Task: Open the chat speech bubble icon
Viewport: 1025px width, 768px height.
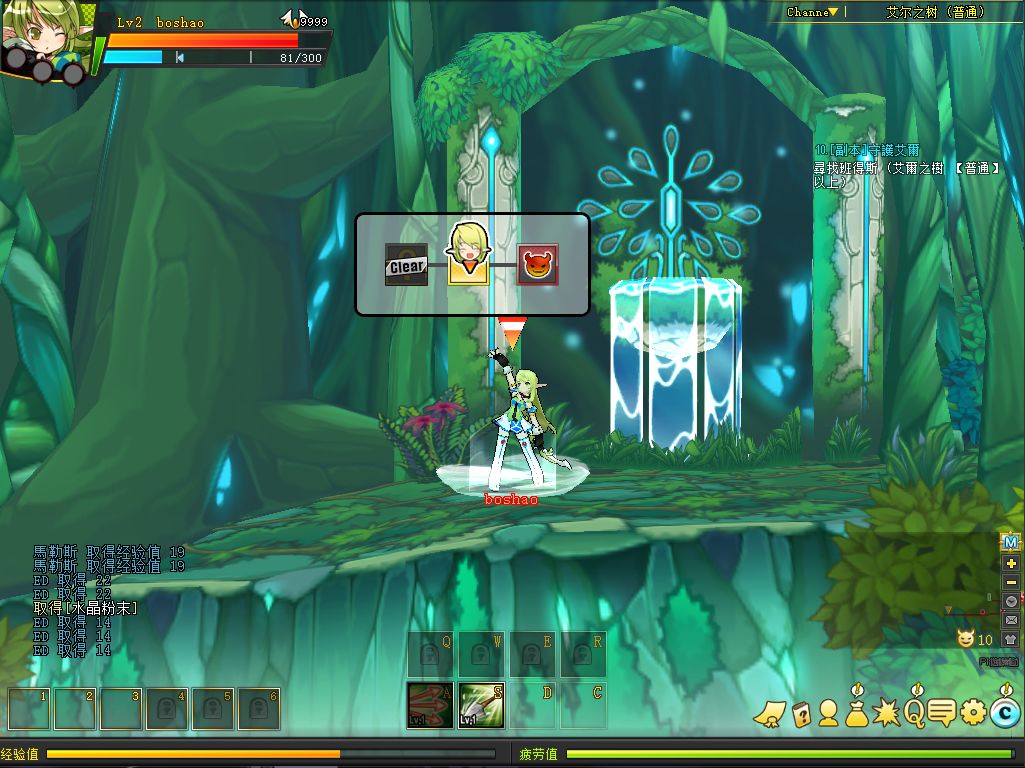Action: (942, 713)
